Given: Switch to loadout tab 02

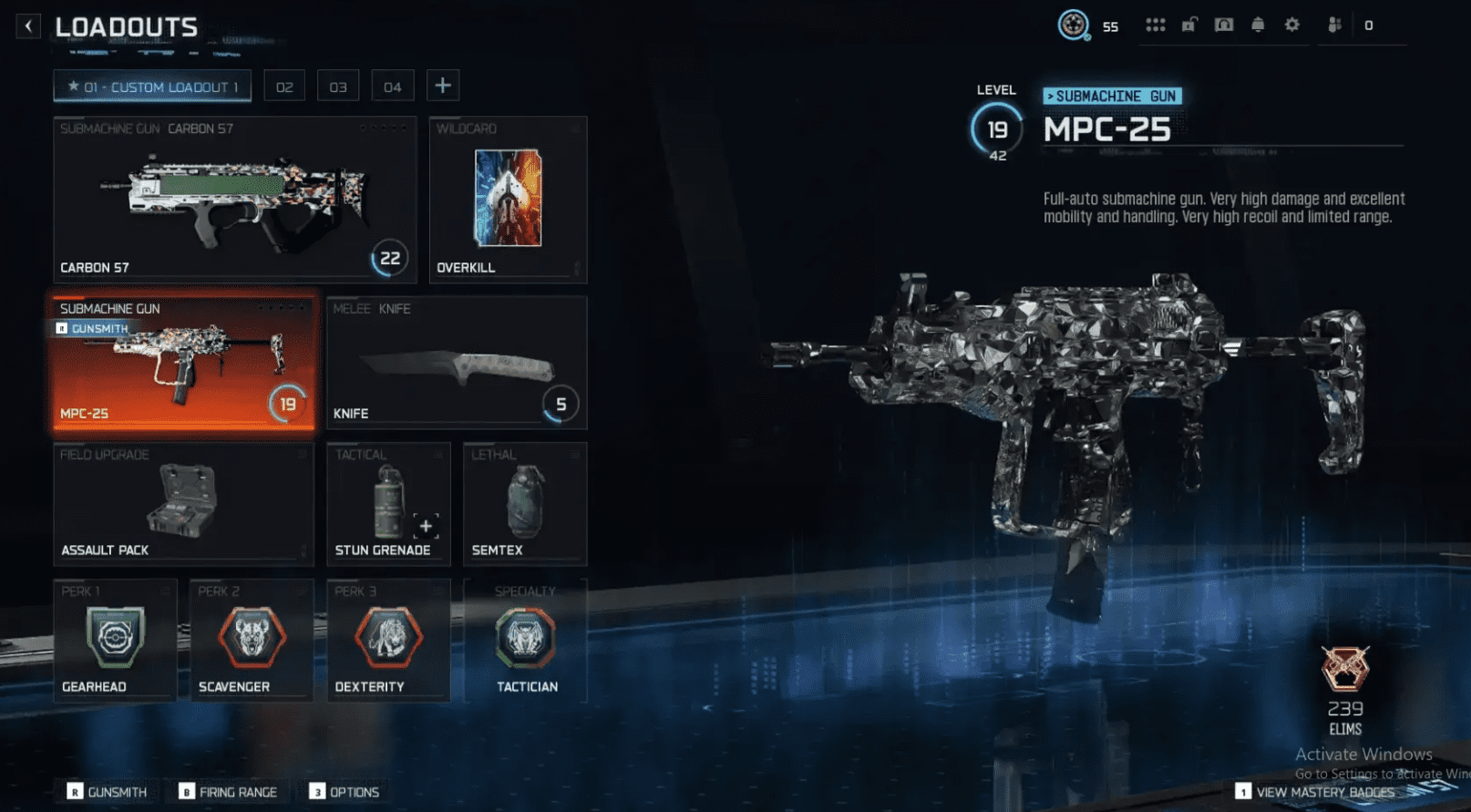Looking at the screenshot, I should point(283,86).
